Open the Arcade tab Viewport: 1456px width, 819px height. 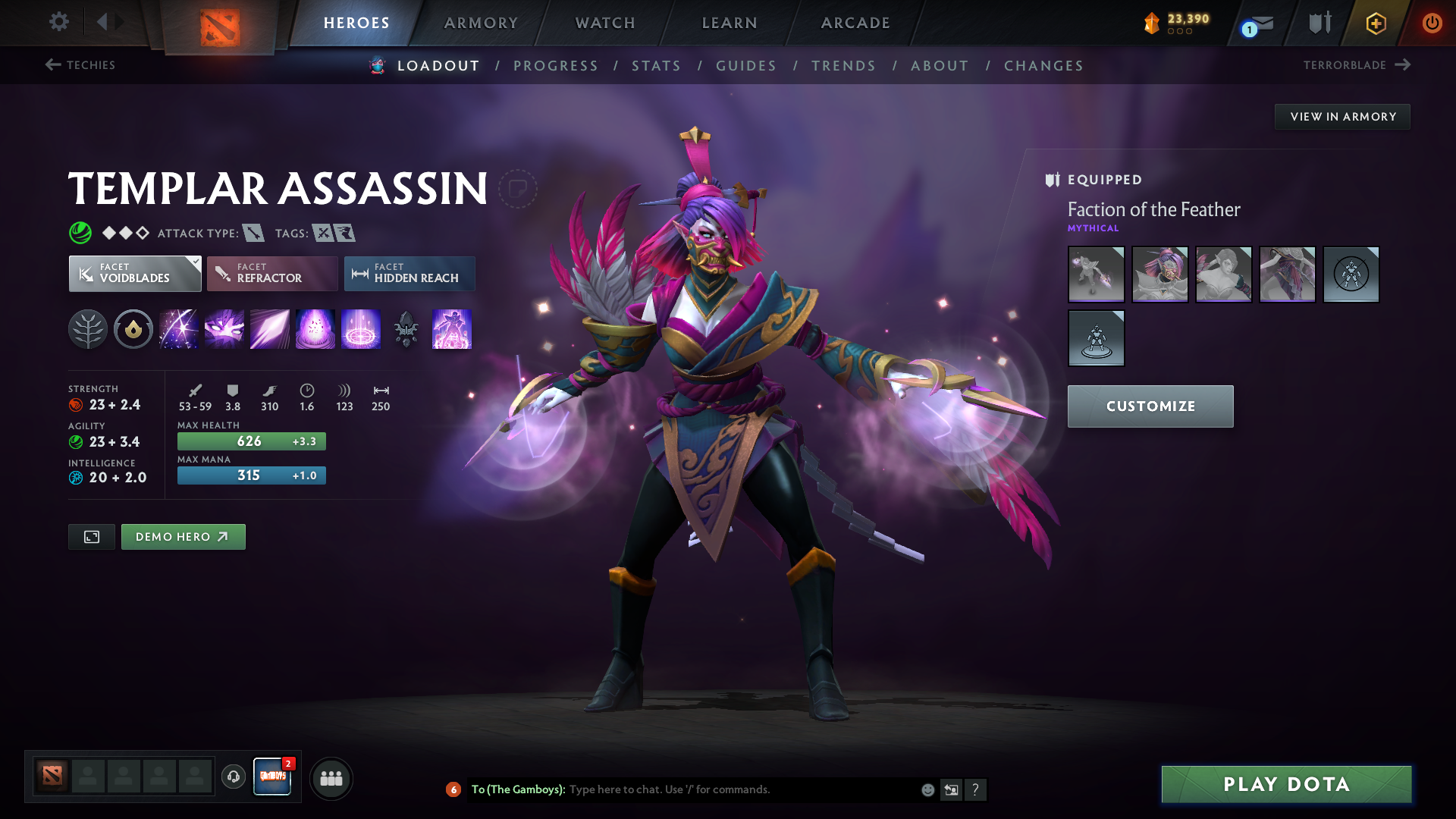click(855, 23)
